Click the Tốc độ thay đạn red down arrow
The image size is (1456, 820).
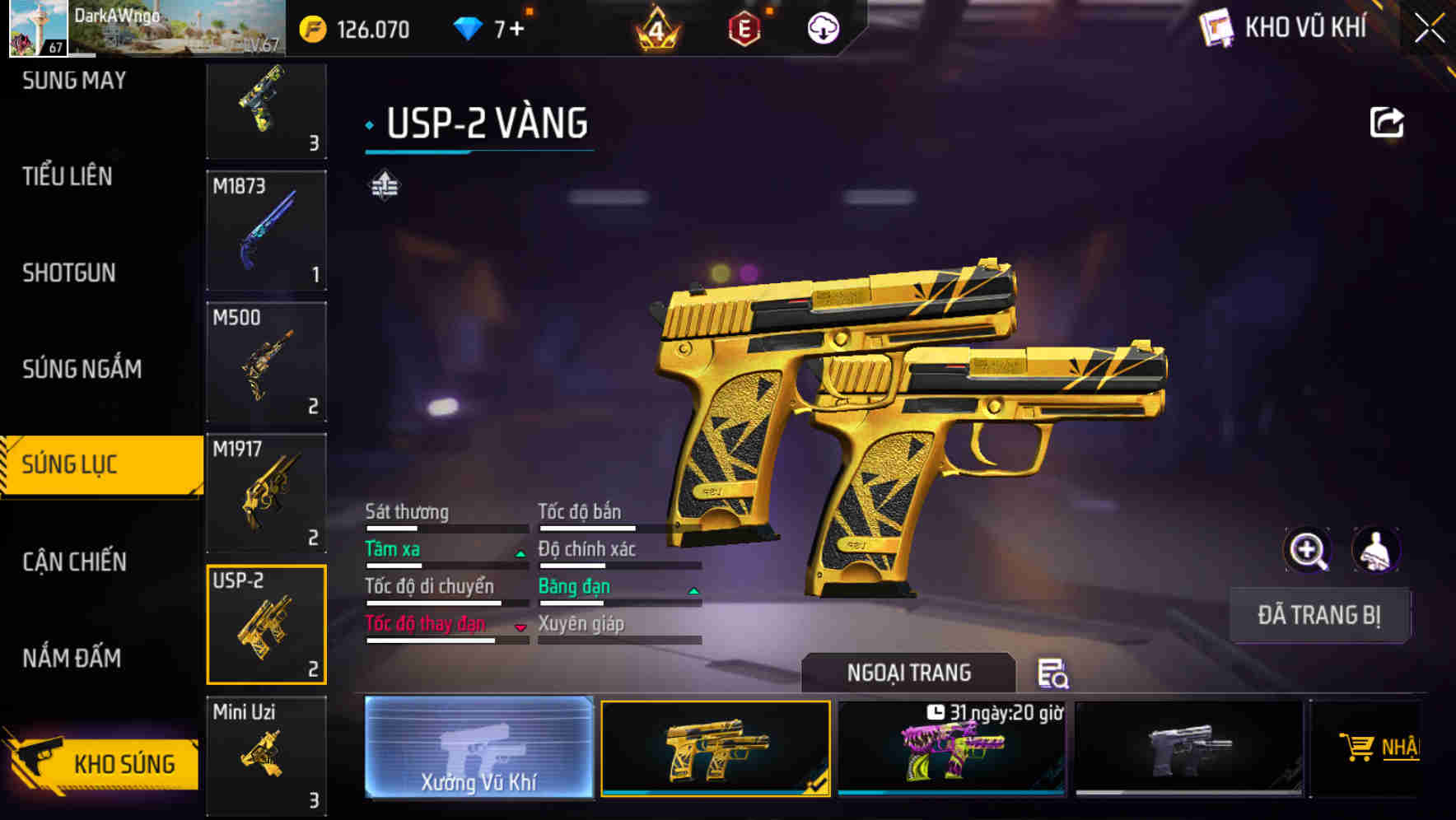pyautogui.click(x=520, y=627)
